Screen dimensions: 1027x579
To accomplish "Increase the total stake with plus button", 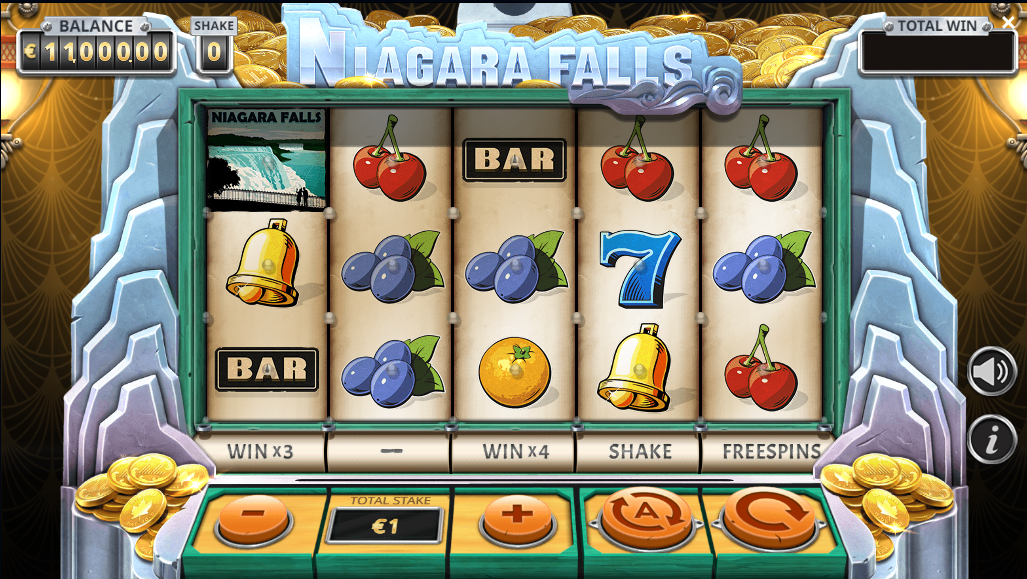I will tap(516, 517).
